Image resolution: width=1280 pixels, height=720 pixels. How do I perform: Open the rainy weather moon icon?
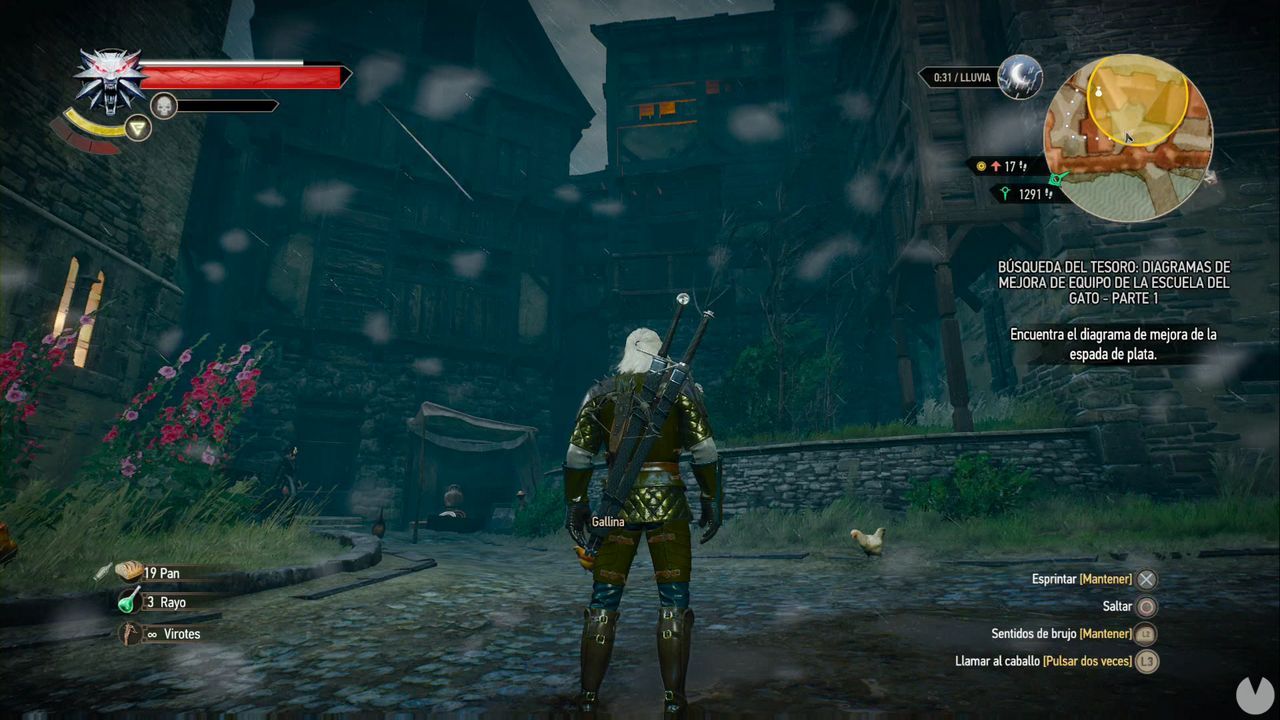point(1021,76)
